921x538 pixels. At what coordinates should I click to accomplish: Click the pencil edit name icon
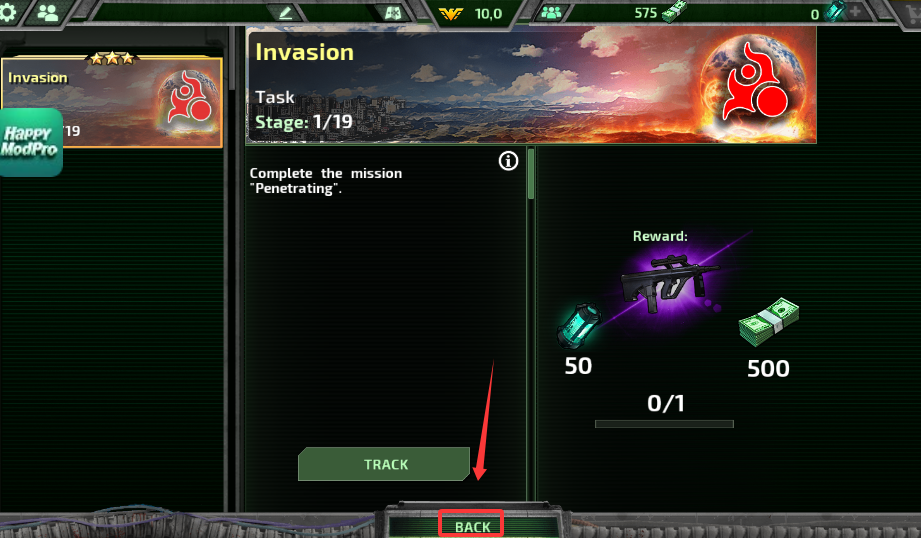(x=286, y=13)
